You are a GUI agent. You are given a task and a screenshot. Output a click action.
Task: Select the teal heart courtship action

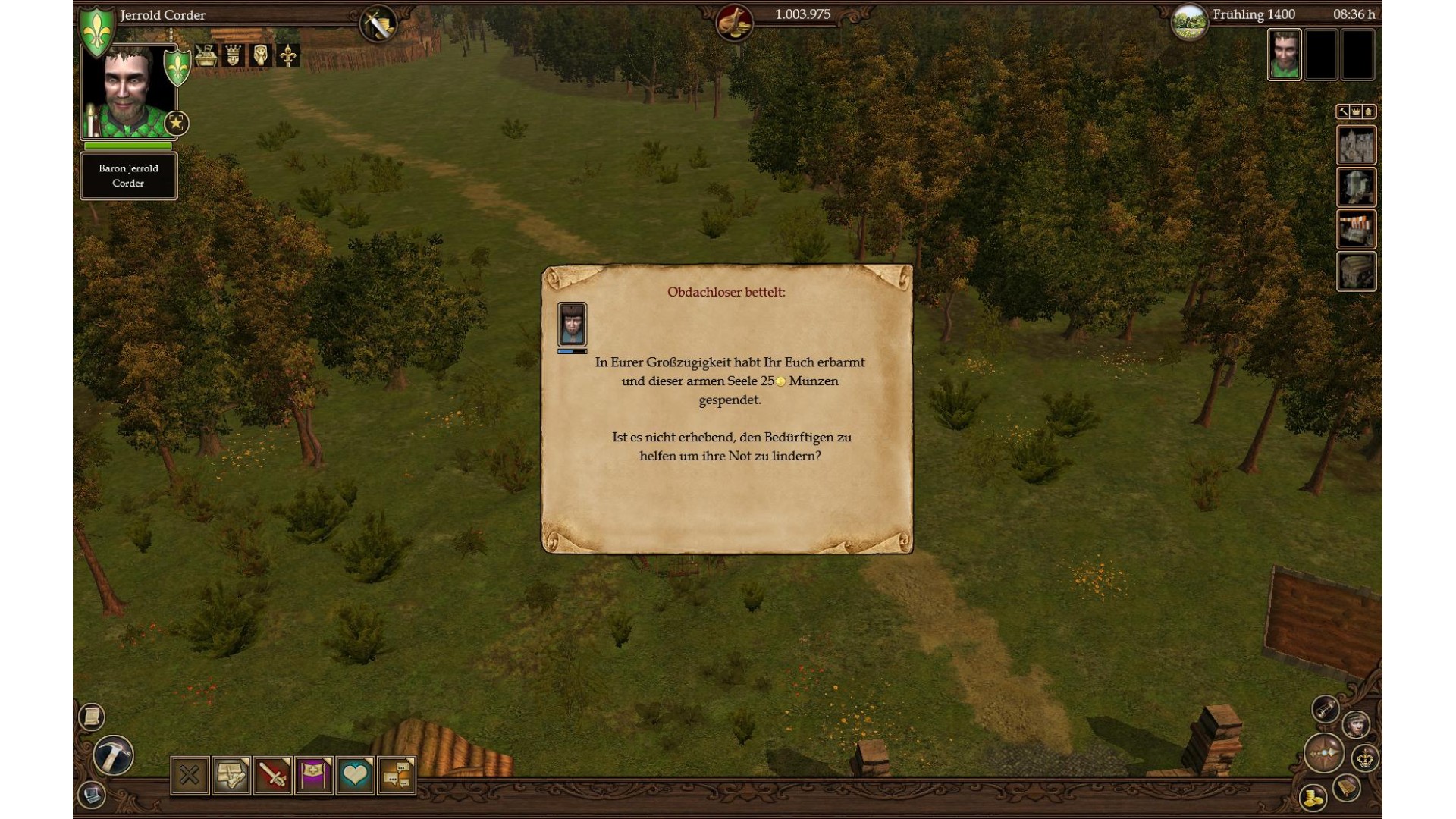[355, 775]
